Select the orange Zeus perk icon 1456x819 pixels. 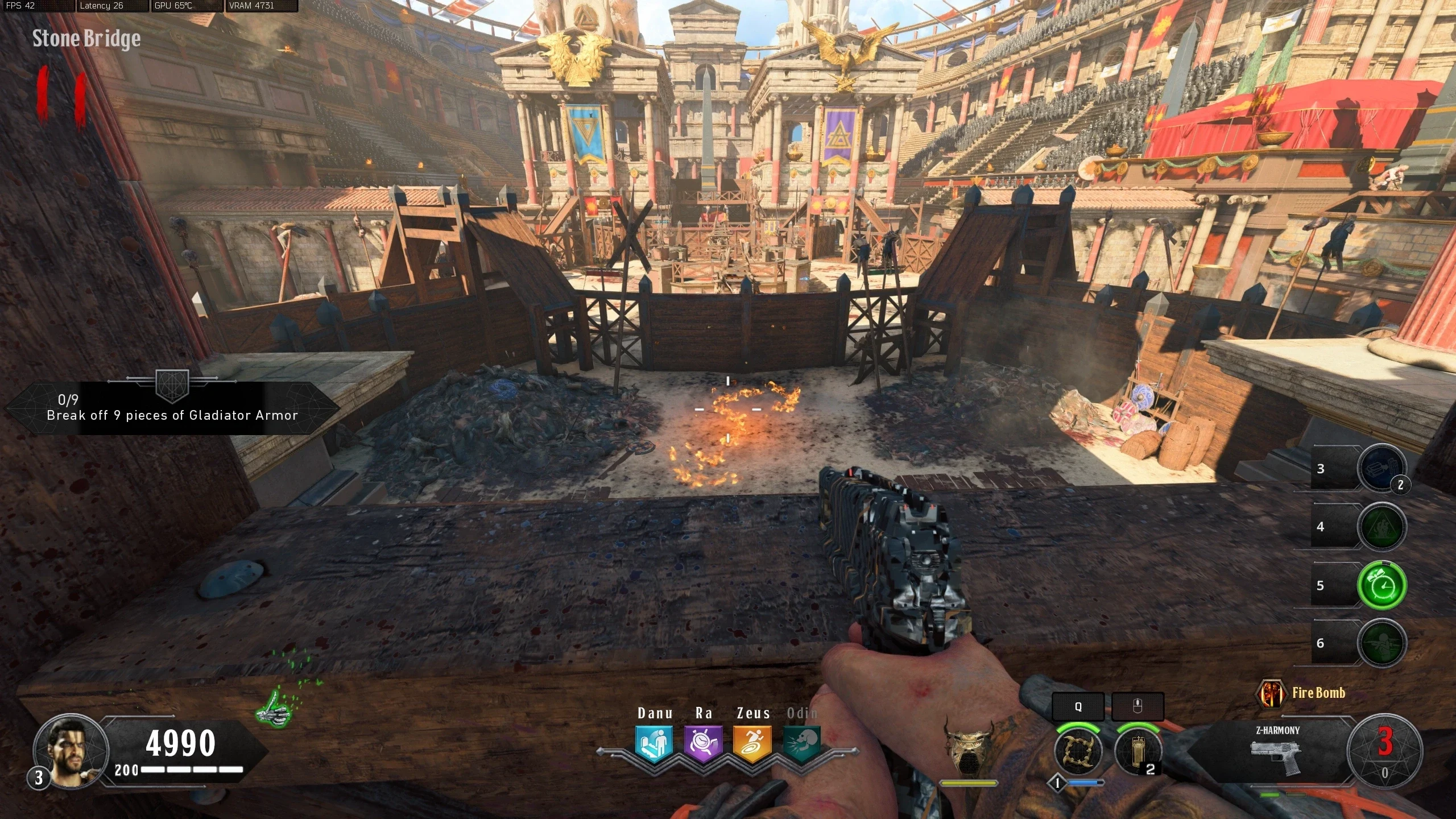752,743
